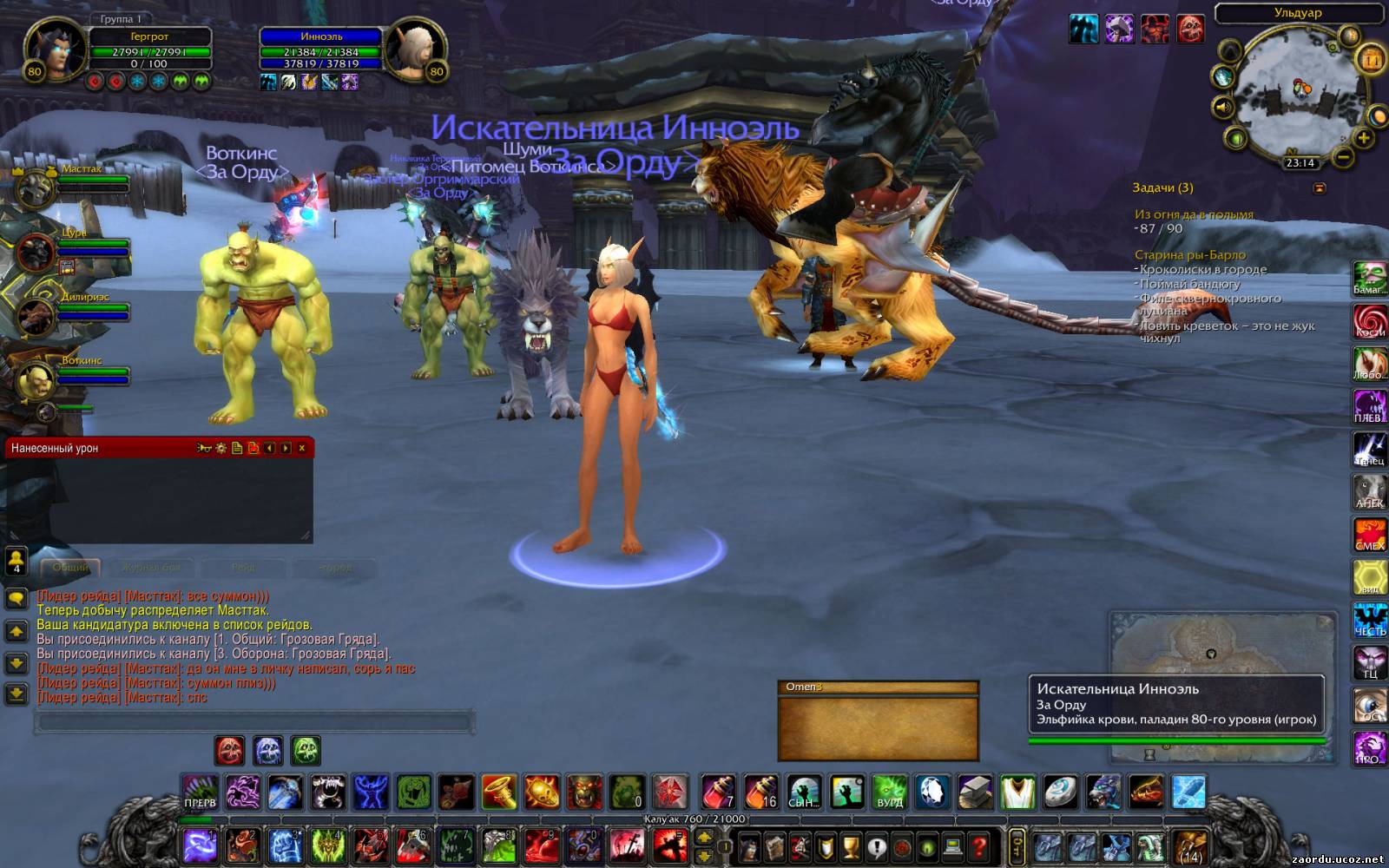Click the Ulduar minimap
This screenshot has height=868, width=1389.
click(1297, 92)
